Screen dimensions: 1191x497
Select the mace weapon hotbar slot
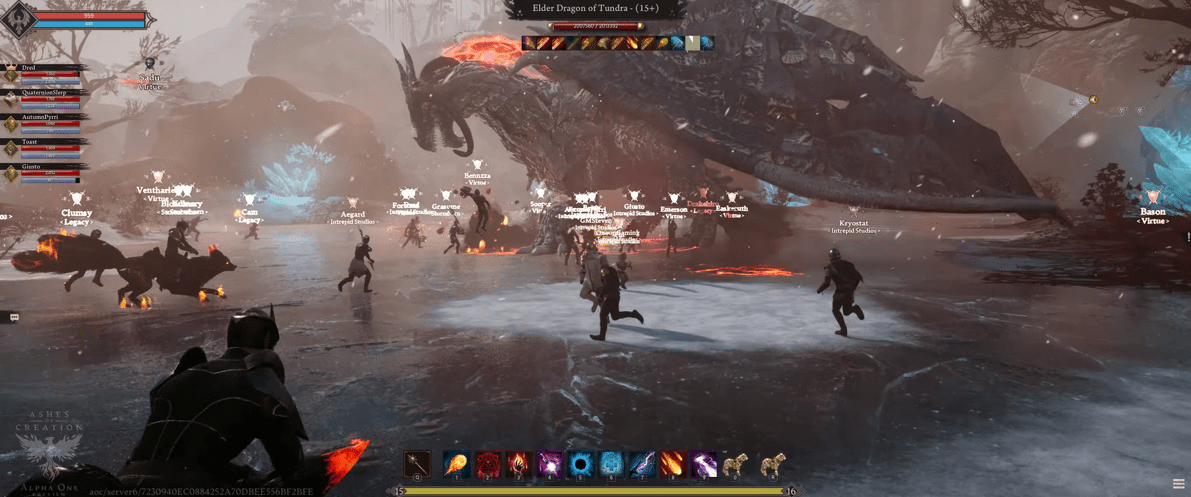pos(417,464)
